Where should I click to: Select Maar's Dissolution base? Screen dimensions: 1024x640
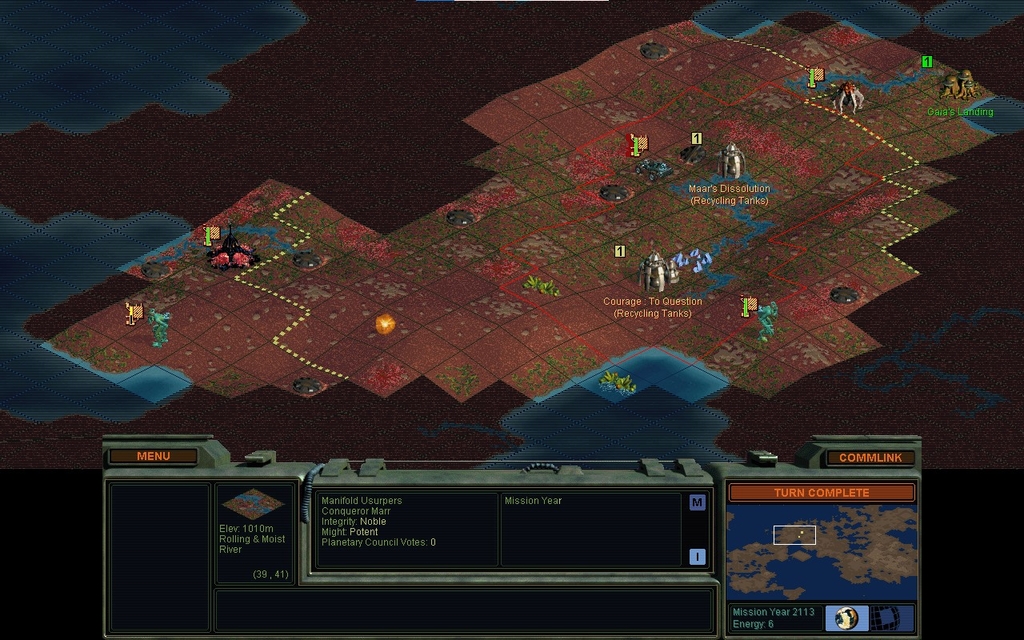click(x=731, y=161)
